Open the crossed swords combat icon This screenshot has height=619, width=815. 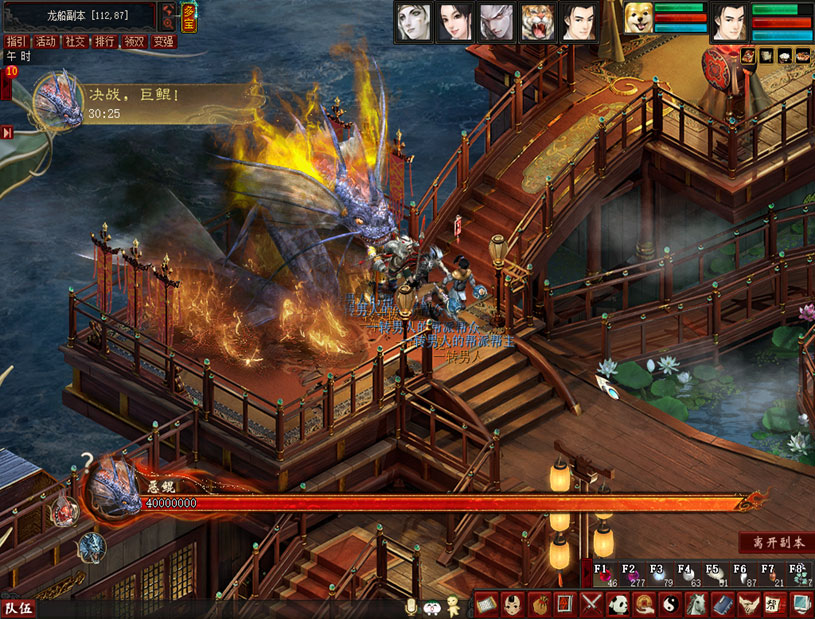point(591,604)
